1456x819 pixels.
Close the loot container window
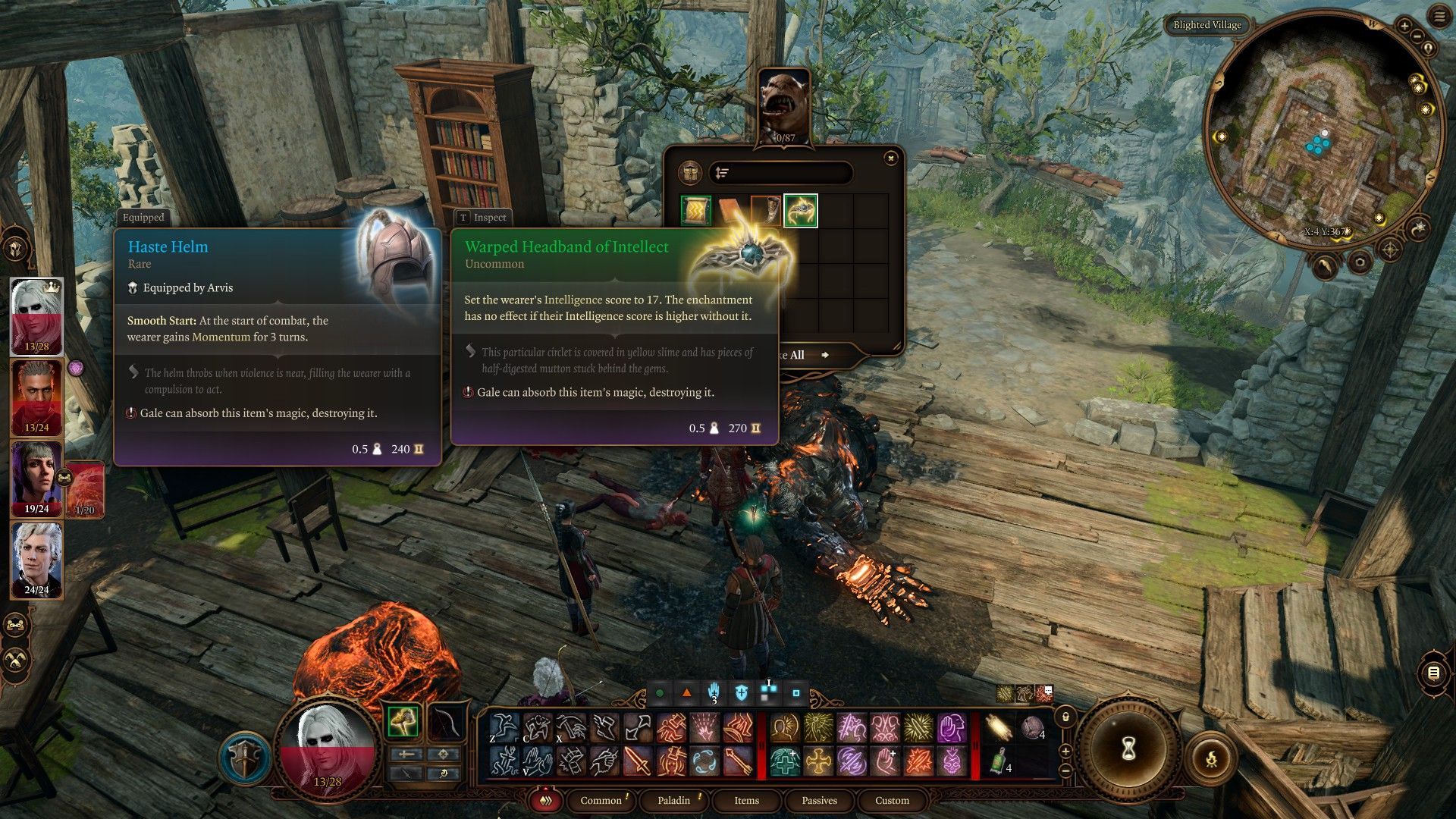(891, 158)
